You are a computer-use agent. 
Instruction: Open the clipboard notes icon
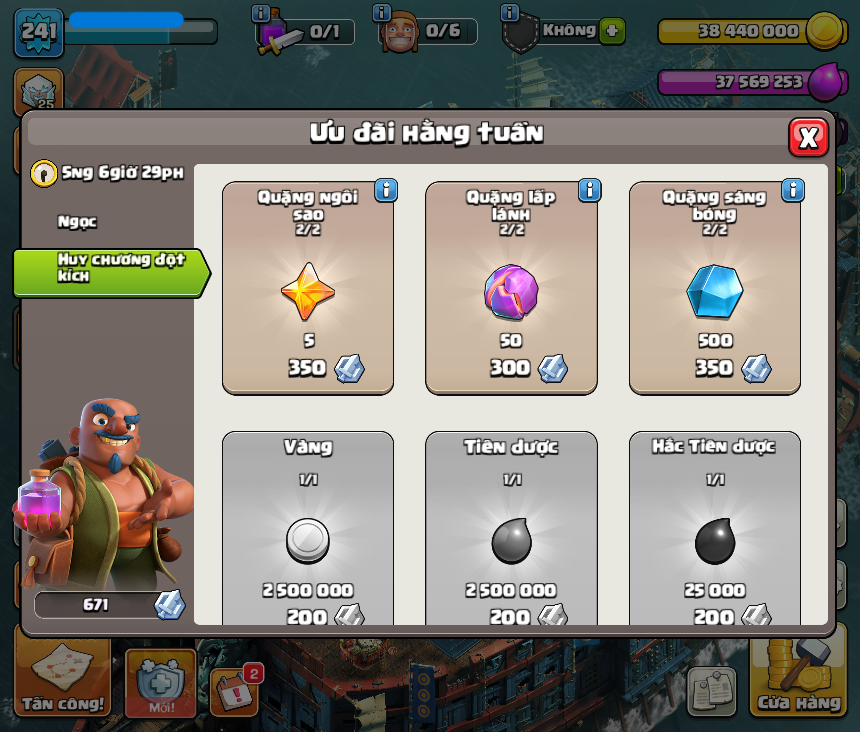(711, 689)
